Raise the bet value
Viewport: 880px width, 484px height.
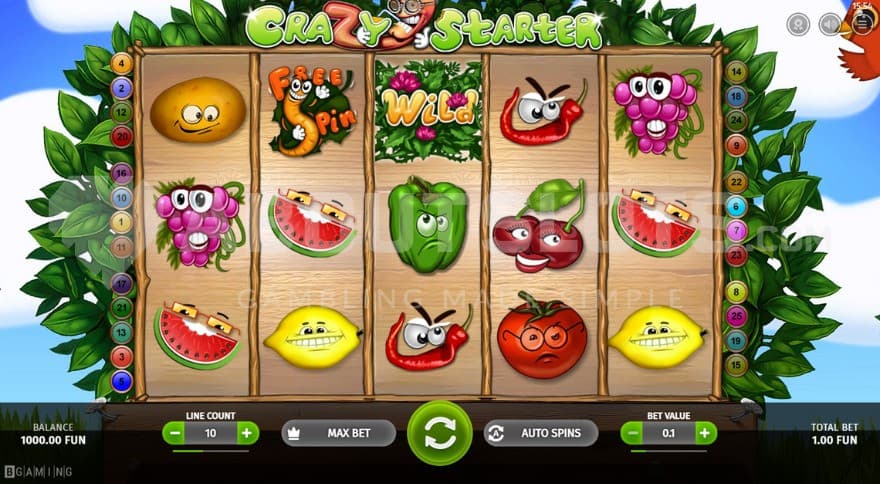pyautogui.click(x=706, y=433)
